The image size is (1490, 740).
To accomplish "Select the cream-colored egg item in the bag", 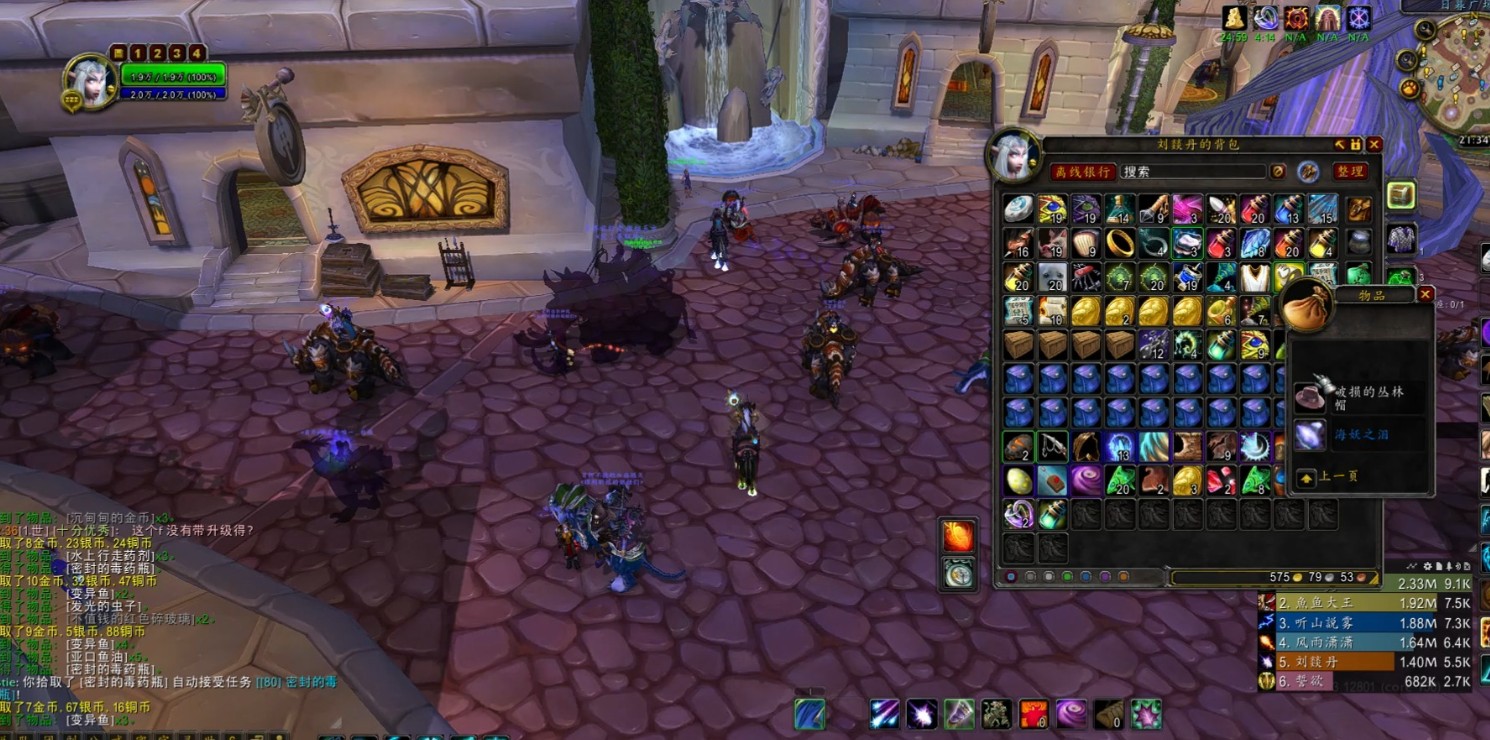I will [x=1018, y=481].
